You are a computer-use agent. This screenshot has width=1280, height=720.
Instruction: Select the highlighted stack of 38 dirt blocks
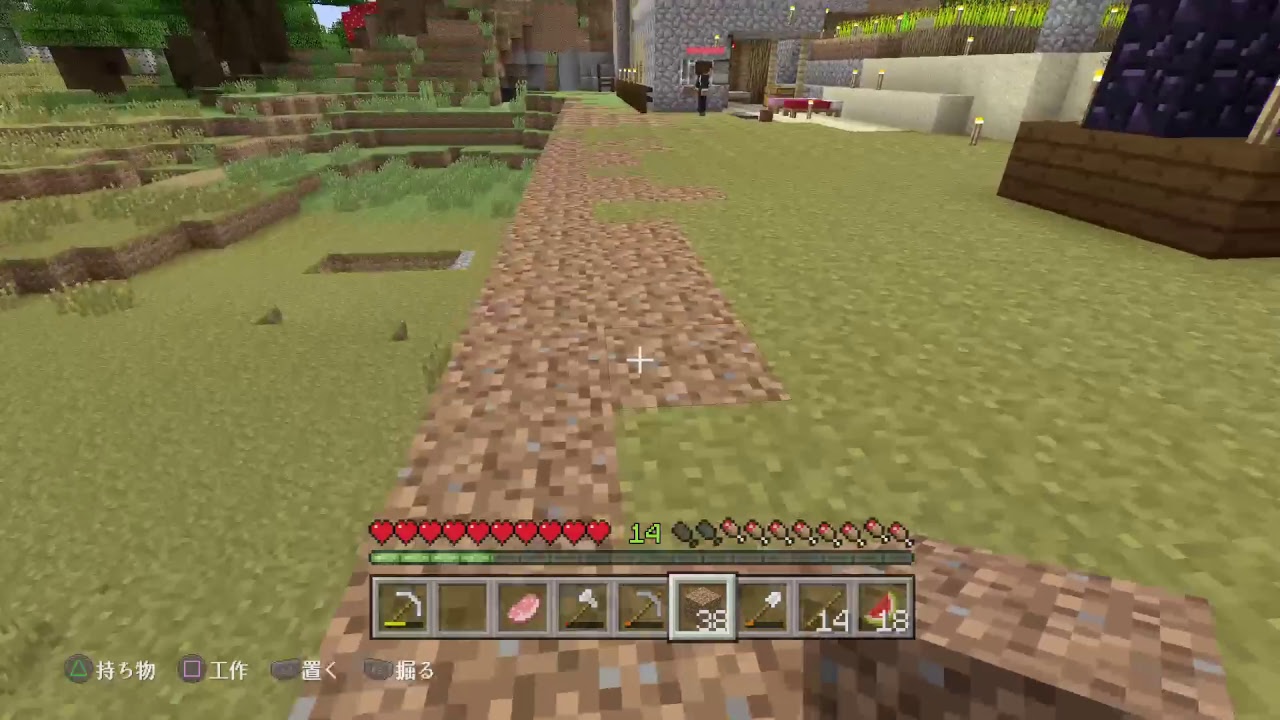point(702,604)
